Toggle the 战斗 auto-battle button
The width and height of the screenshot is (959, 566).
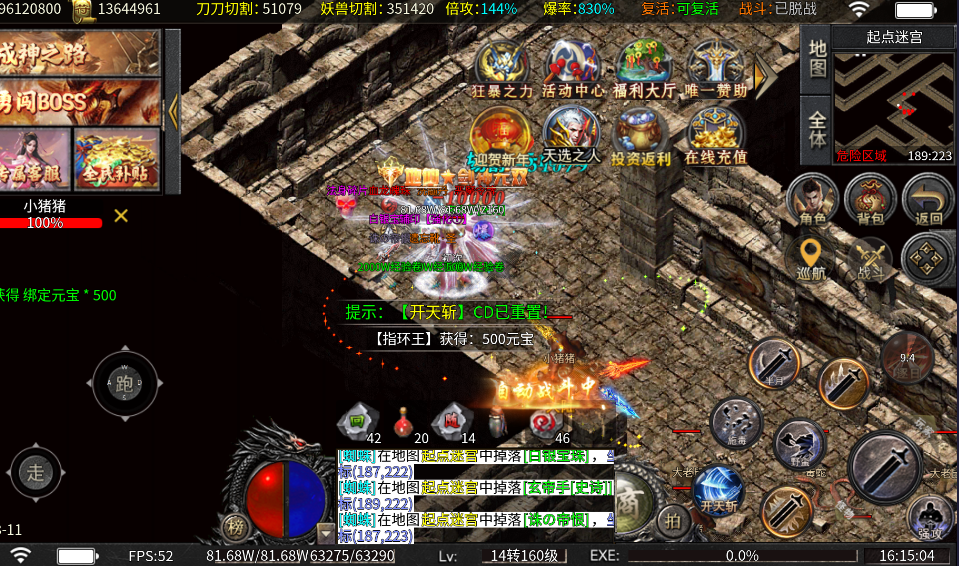tap(869, 258)
